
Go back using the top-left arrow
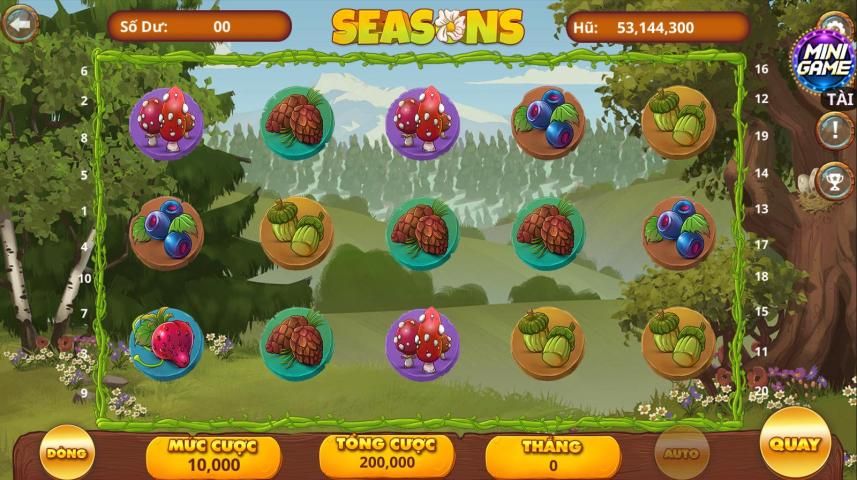(19, 23)
